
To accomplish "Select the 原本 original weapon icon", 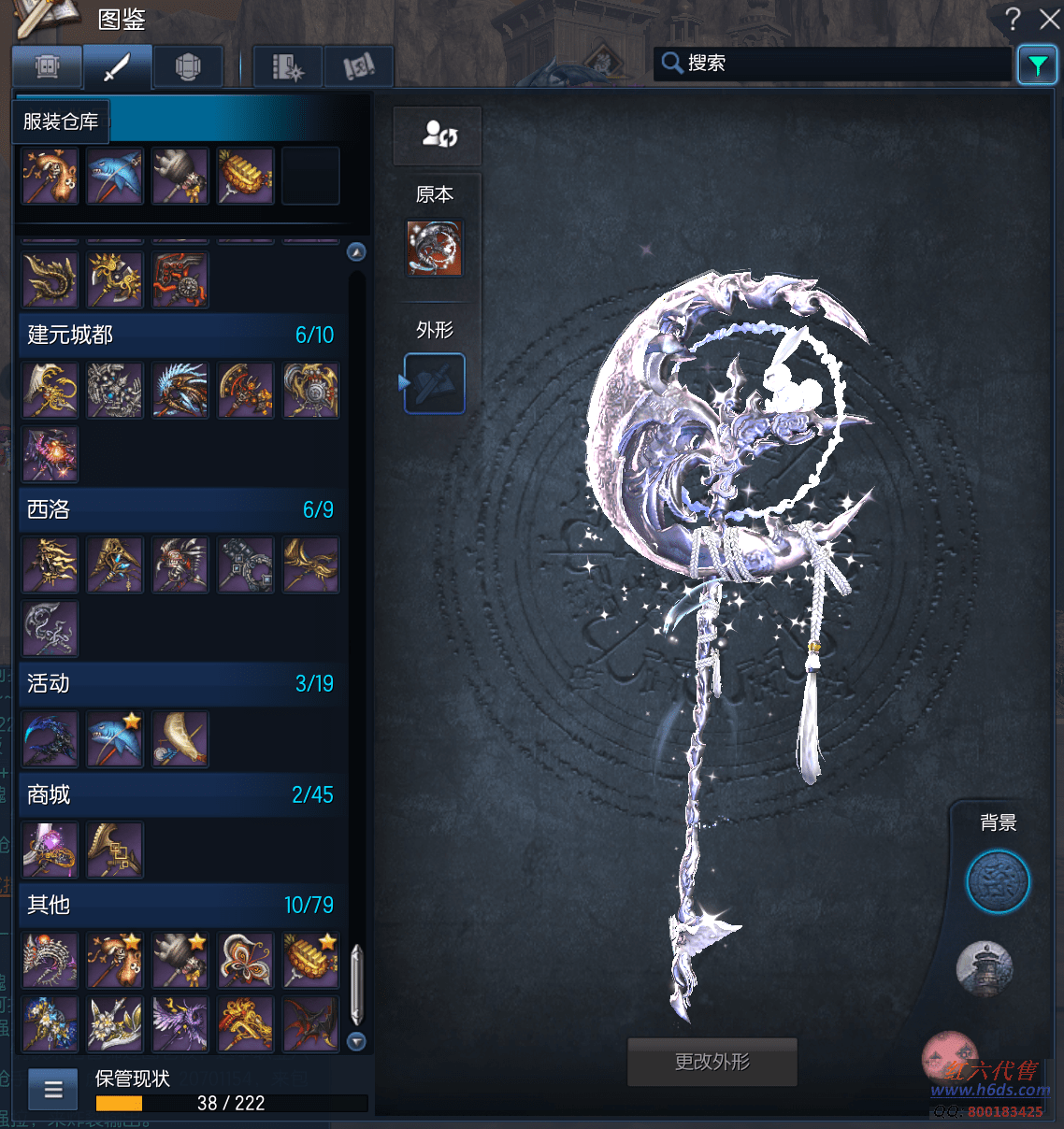I will click(434, 248).
